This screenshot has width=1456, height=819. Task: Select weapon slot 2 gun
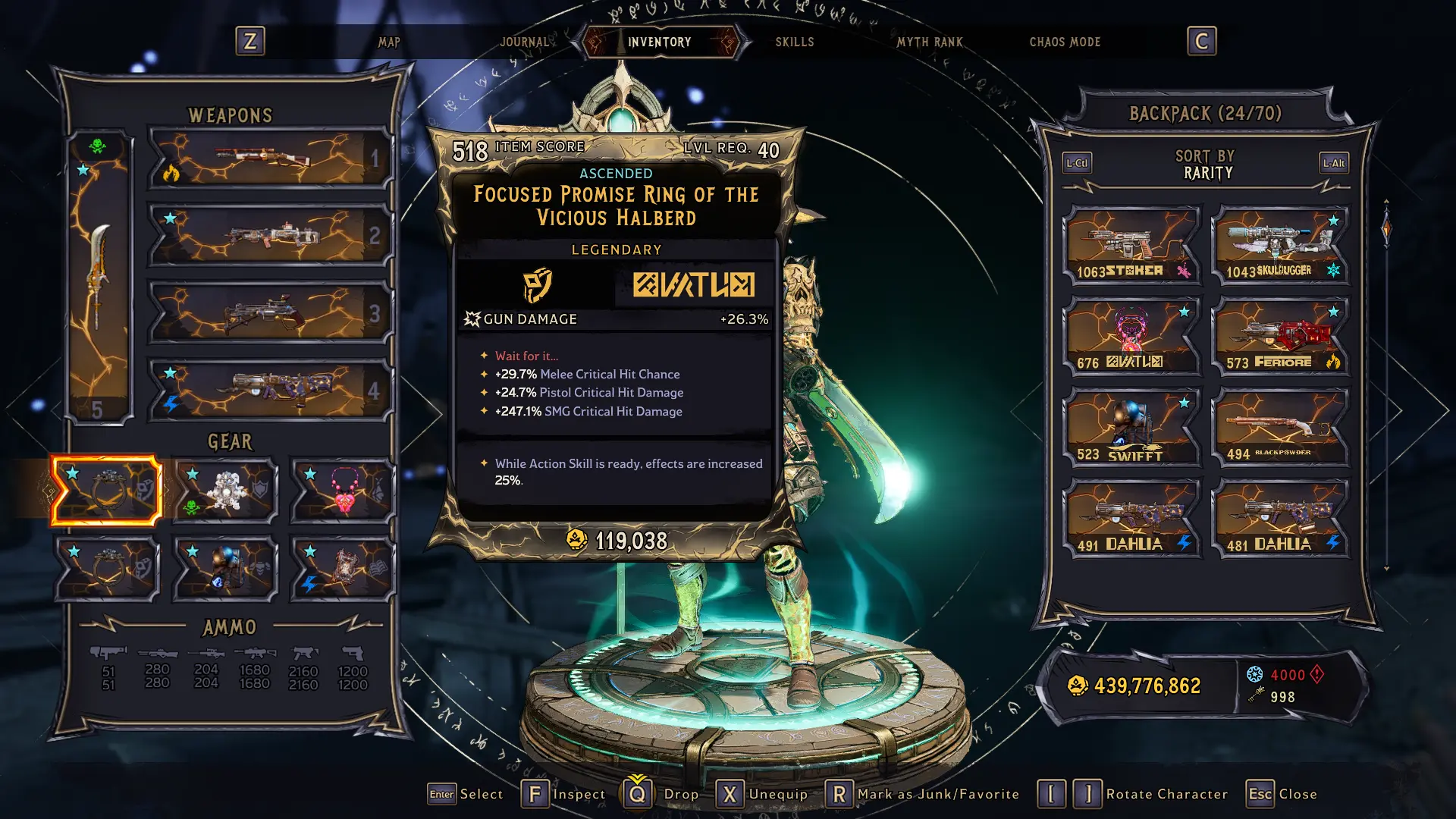point(269,236)
